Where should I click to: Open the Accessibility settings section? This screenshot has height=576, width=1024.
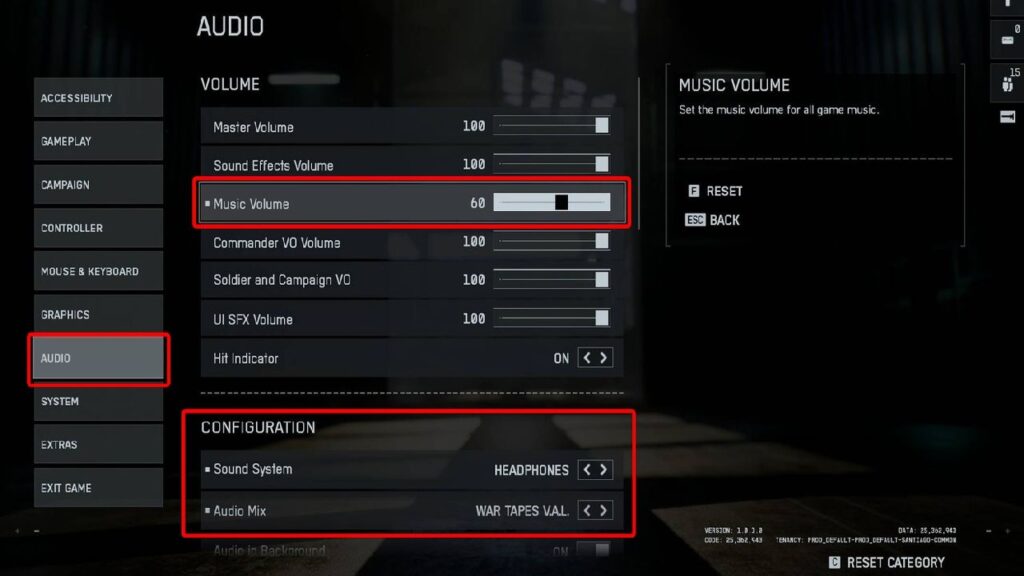click(x=97, y=98)
